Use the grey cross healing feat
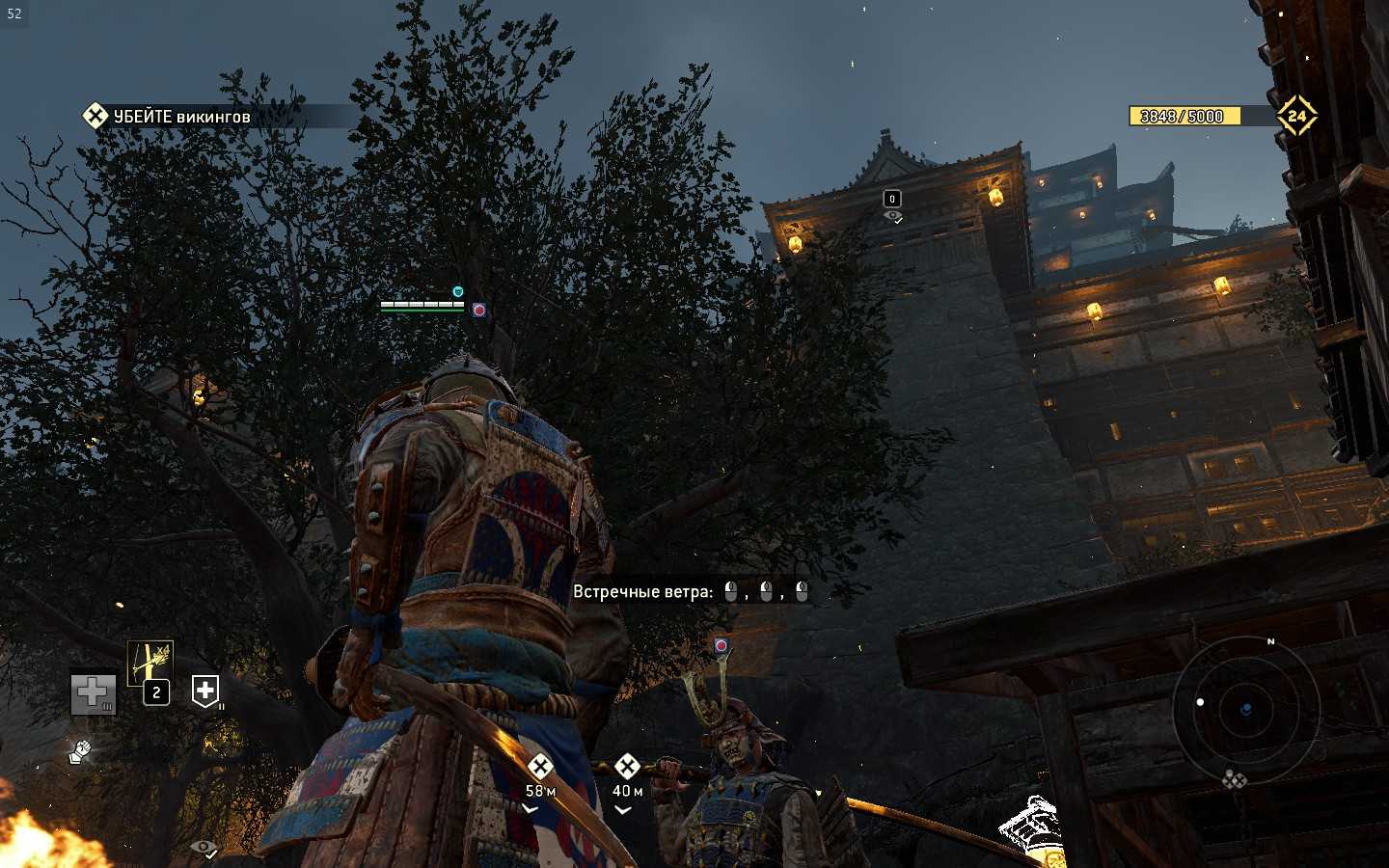This screenshot has width=1389, height=868. [93, 692]
